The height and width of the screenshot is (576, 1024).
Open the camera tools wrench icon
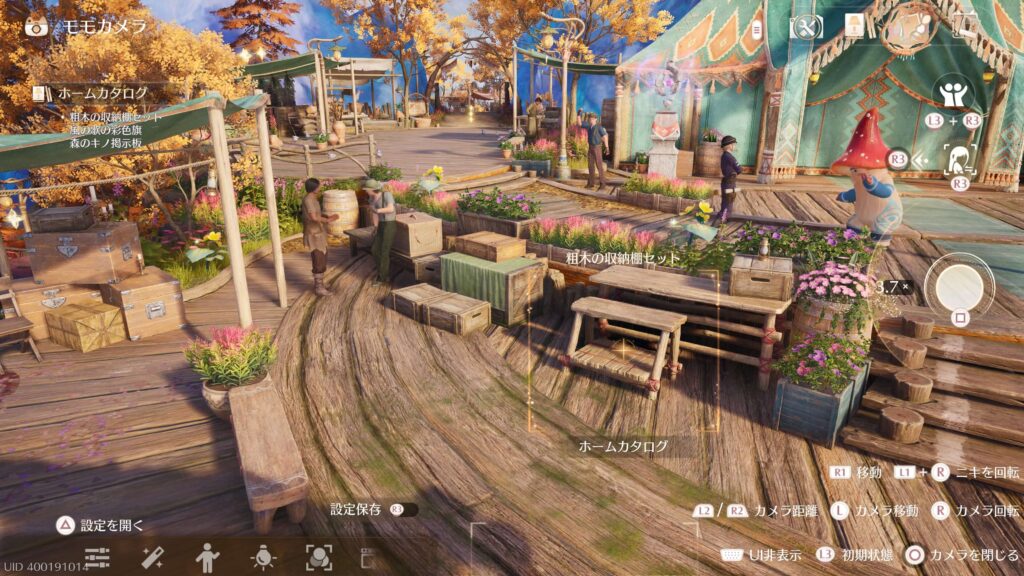pyautogui.click(x=806, y=27)
